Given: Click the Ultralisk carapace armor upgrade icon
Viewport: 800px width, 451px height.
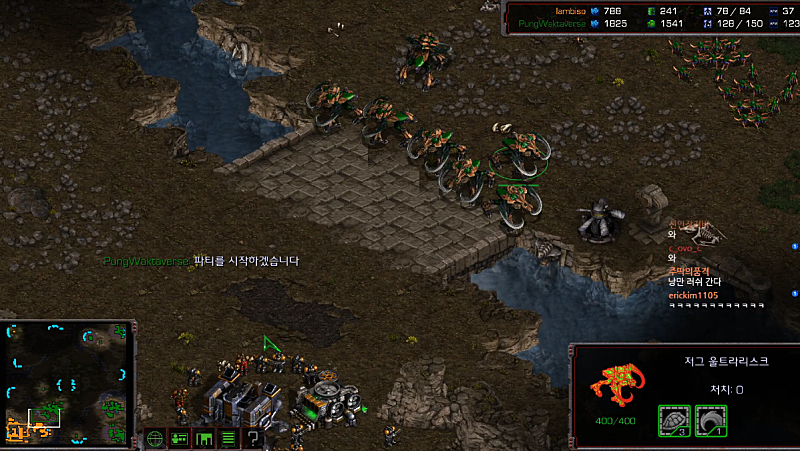Looking at the screenshot, I should coord(673,420).
